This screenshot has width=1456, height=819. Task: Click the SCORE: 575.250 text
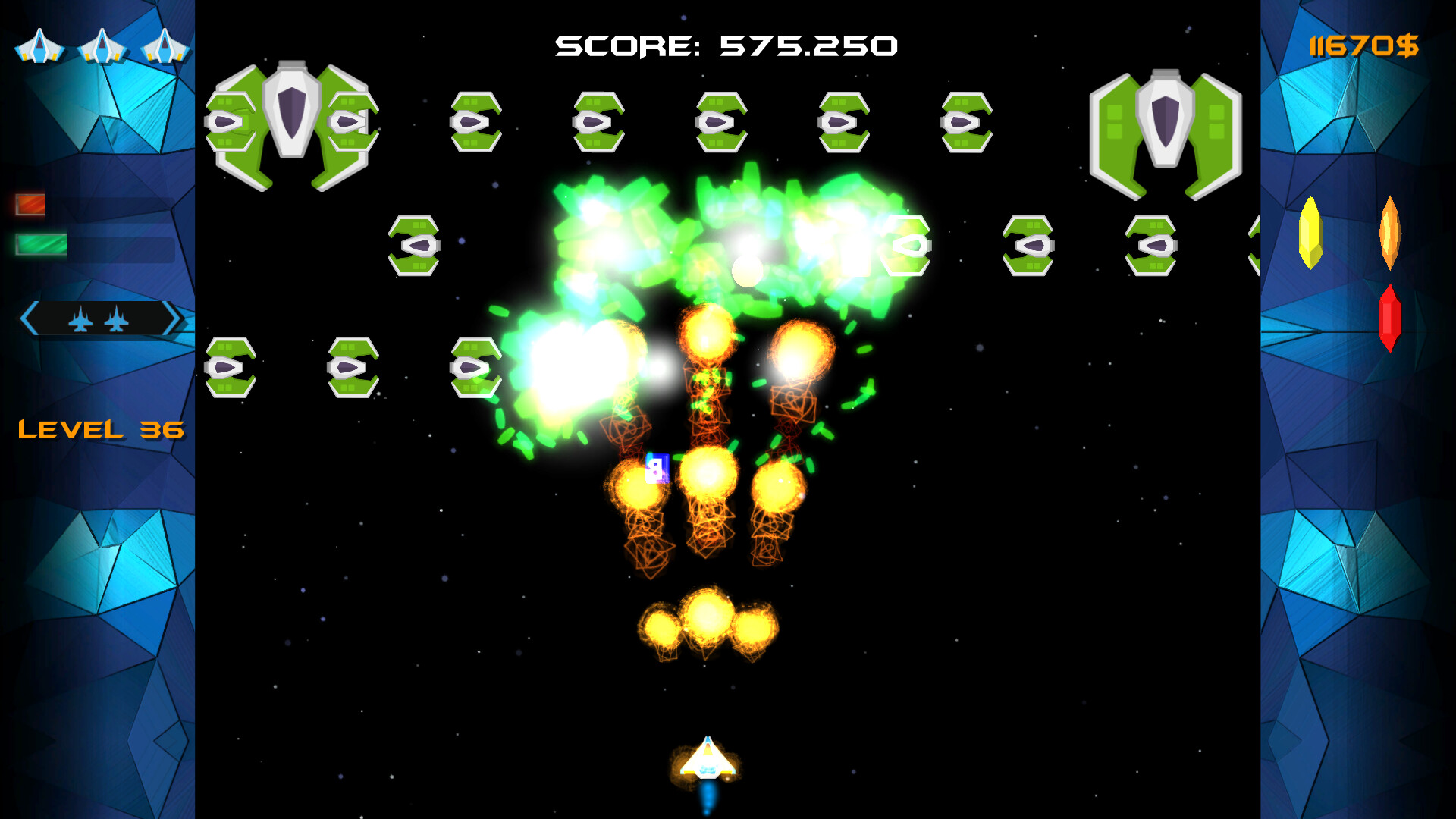[726, 45]
